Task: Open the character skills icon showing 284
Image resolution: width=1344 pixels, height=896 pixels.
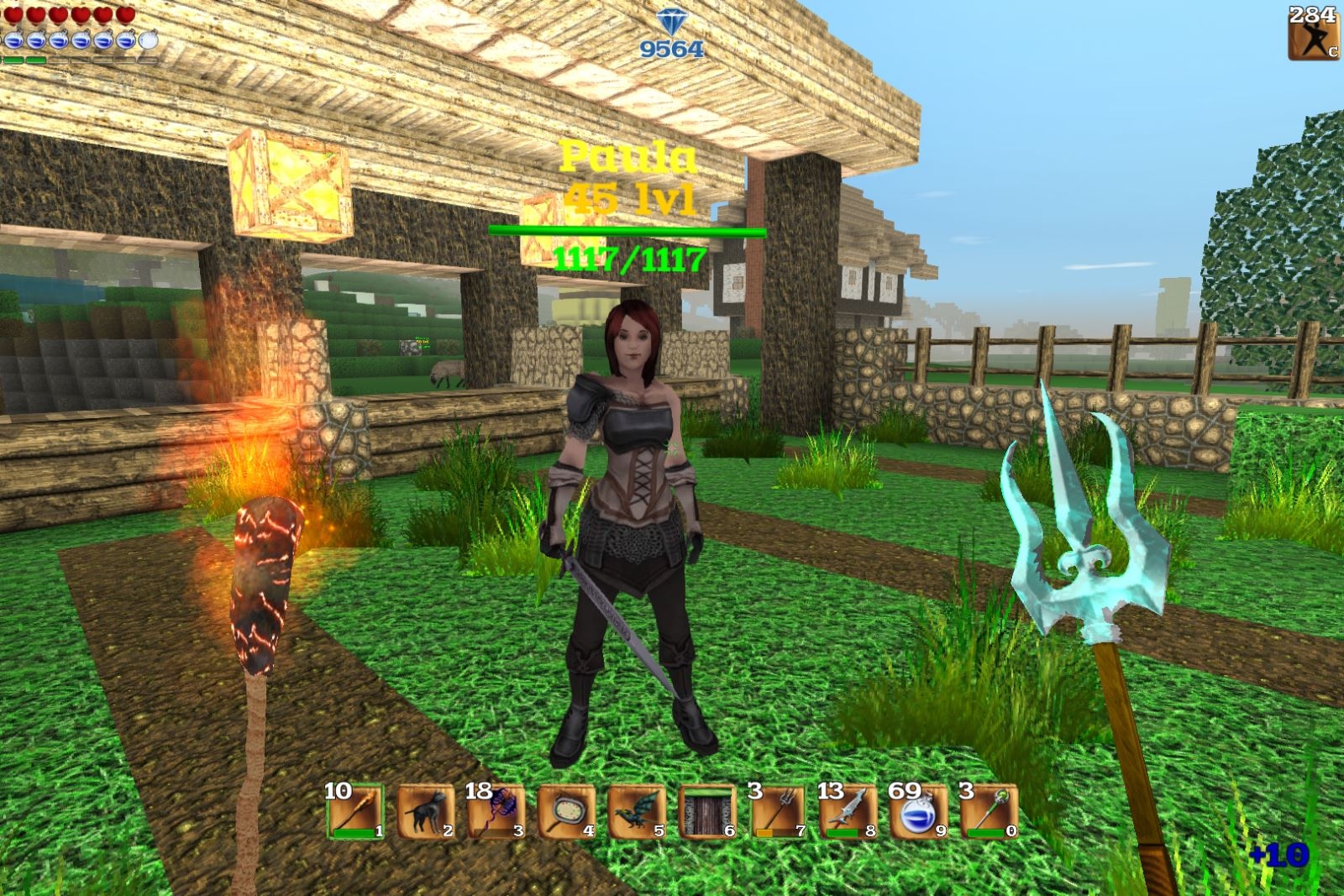Action: (x=1313, y=35)
